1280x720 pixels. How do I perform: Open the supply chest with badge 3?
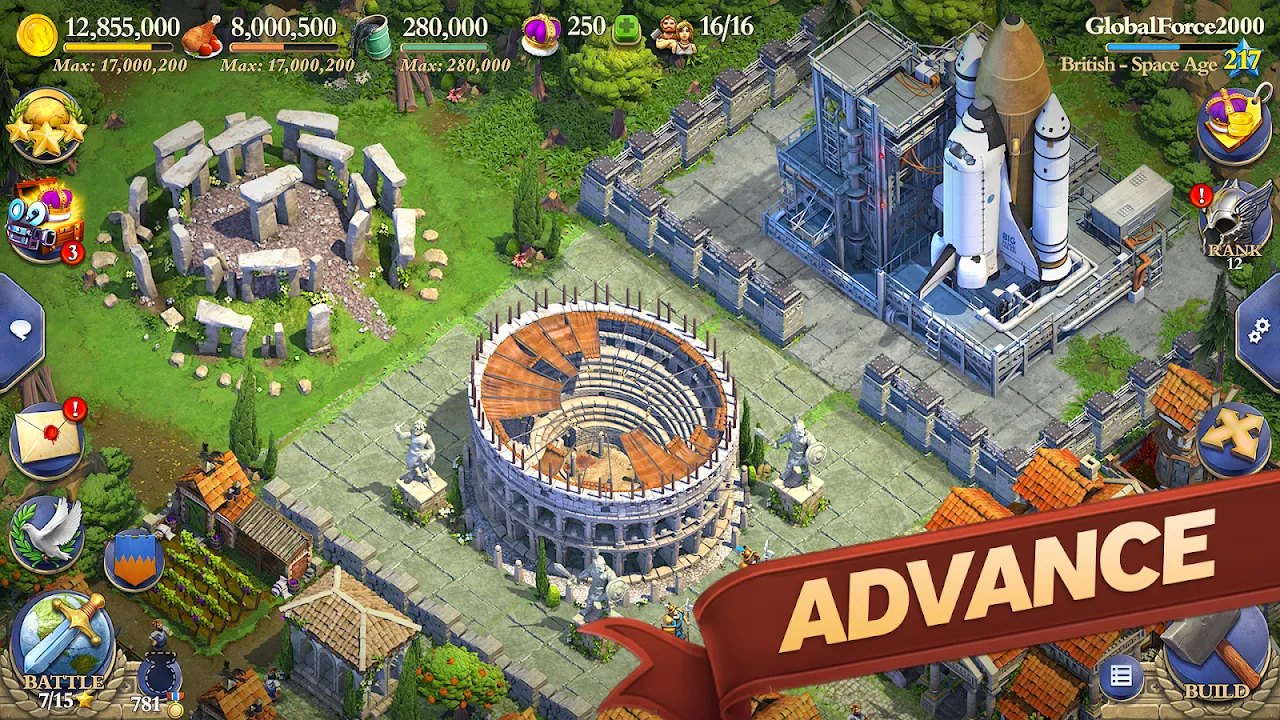(x=40, y=222)
